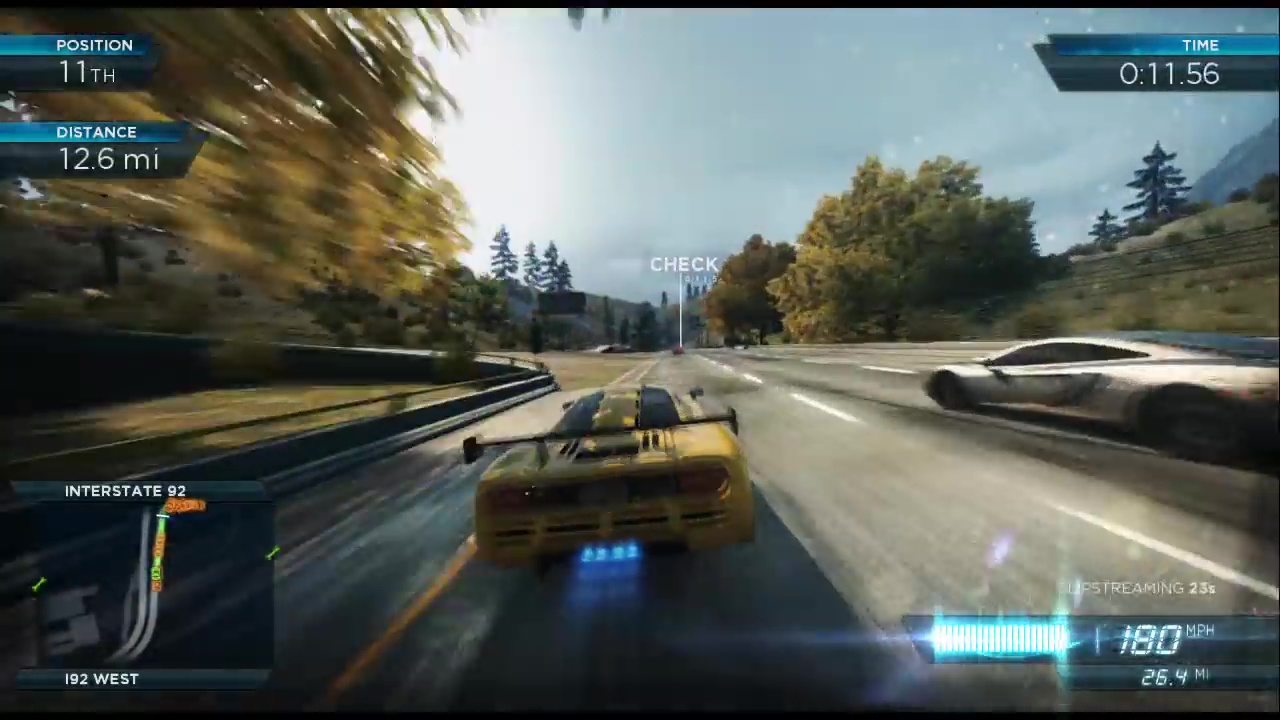Open the TIME header bar top right
1280x720 pixels.
point(1200,45)
